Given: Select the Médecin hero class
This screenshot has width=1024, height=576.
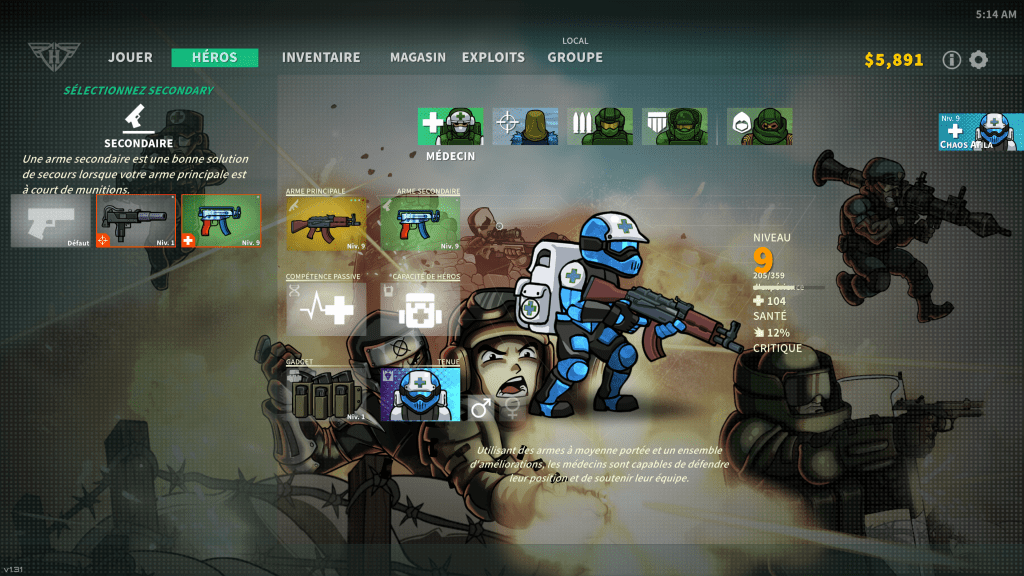Looking at the screenshot, I should pos(450,127).
